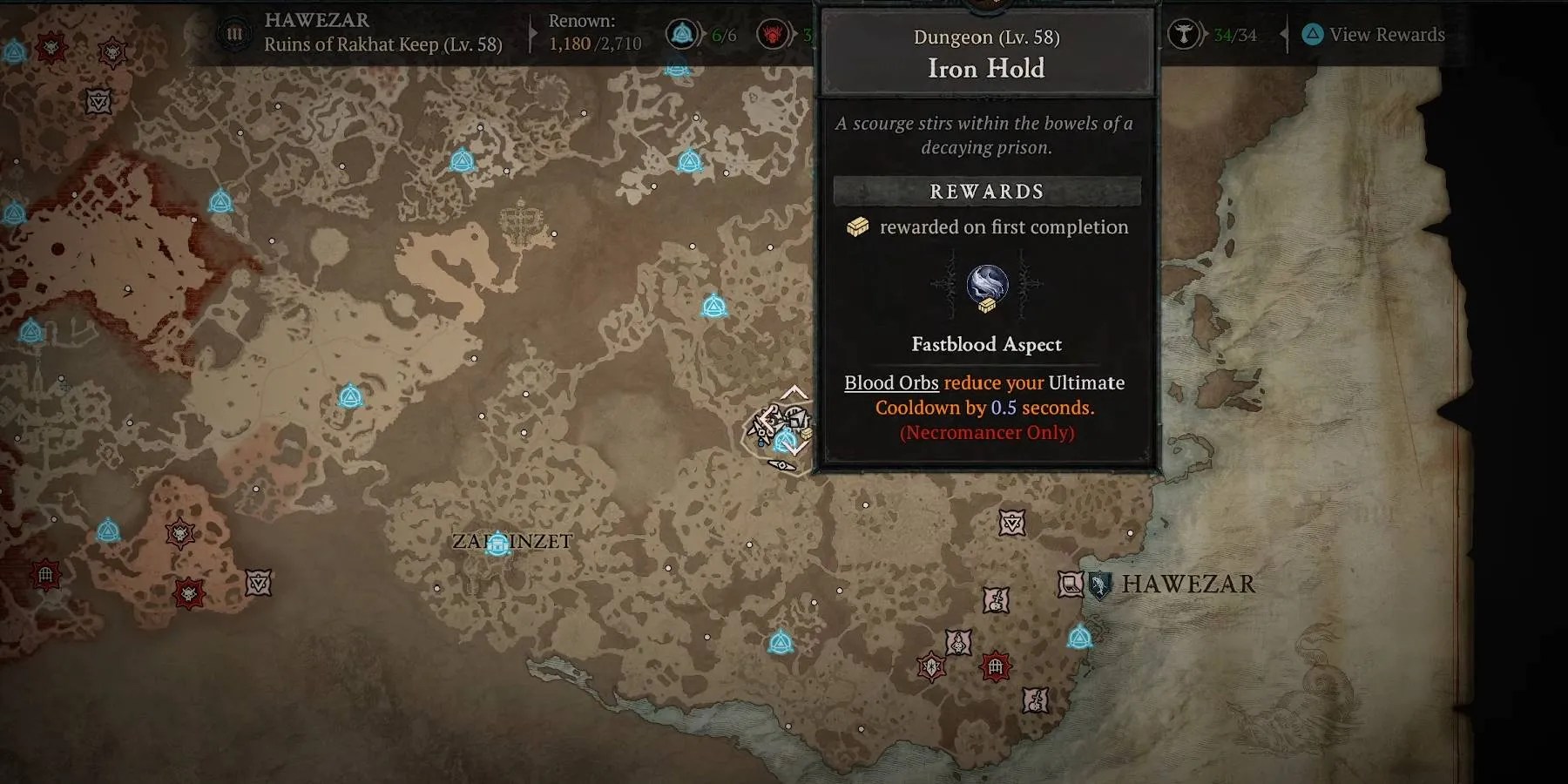Click the Renown progress value 1,180/2,710
This screenshot has width=1568, height=784.
596,41
